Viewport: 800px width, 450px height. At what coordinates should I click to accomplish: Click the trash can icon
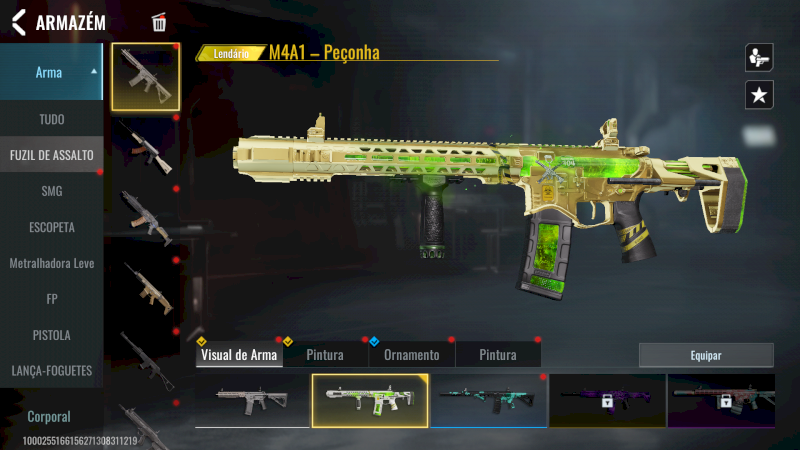pyautogui.click(x=159, y=23)
